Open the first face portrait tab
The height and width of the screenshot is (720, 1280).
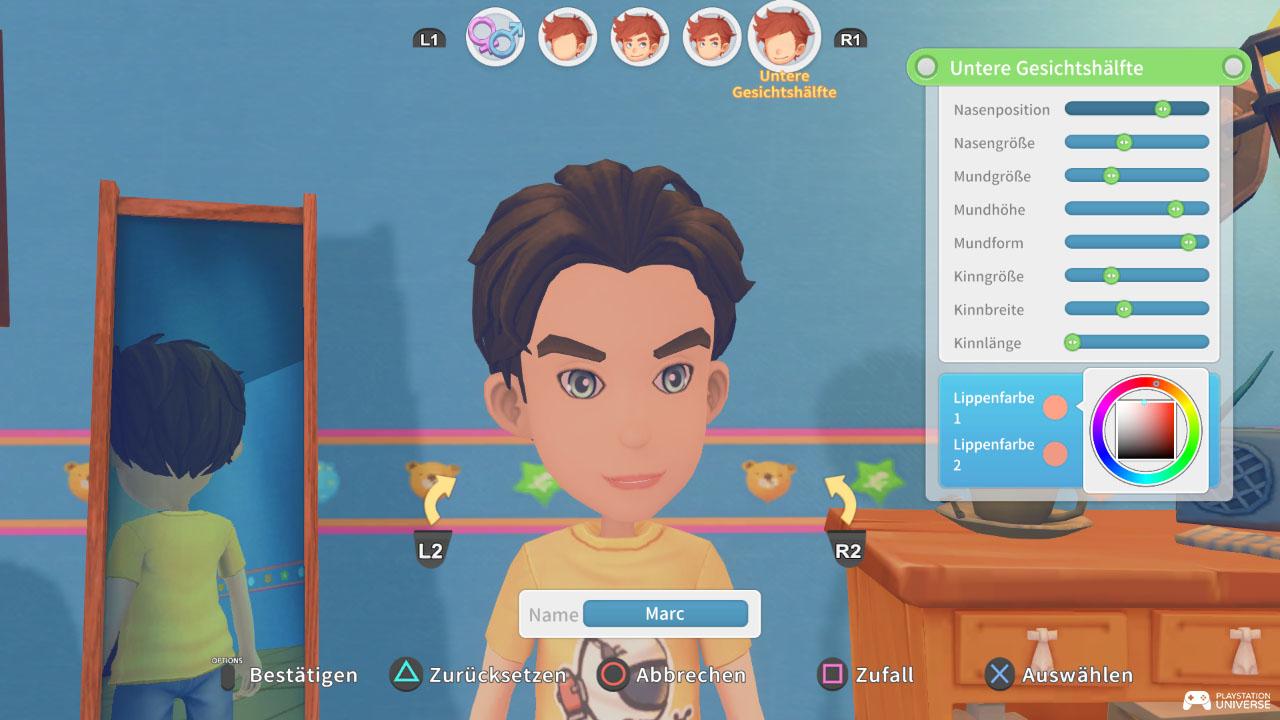[567, 38]
